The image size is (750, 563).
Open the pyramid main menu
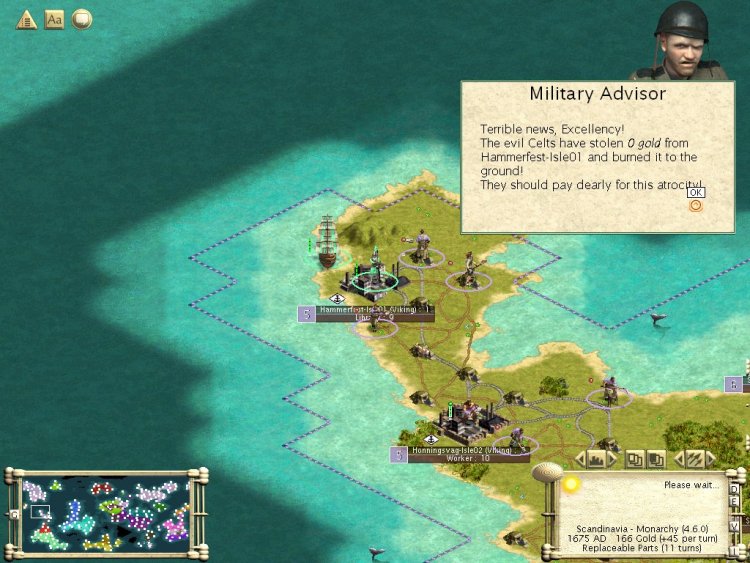coord(25,19)
